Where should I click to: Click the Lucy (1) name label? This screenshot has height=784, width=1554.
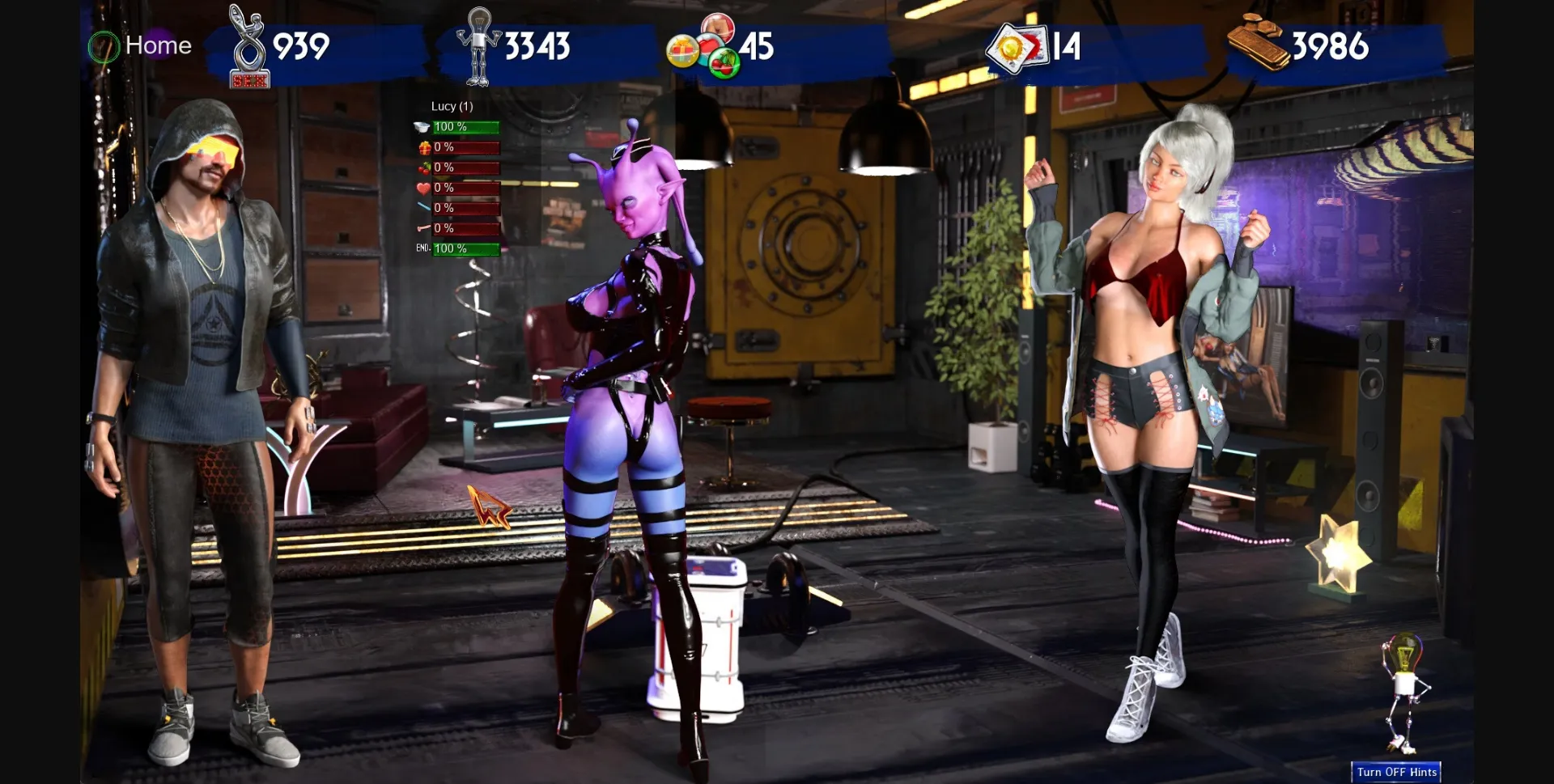pyautogui.click(x=452, y=106)
